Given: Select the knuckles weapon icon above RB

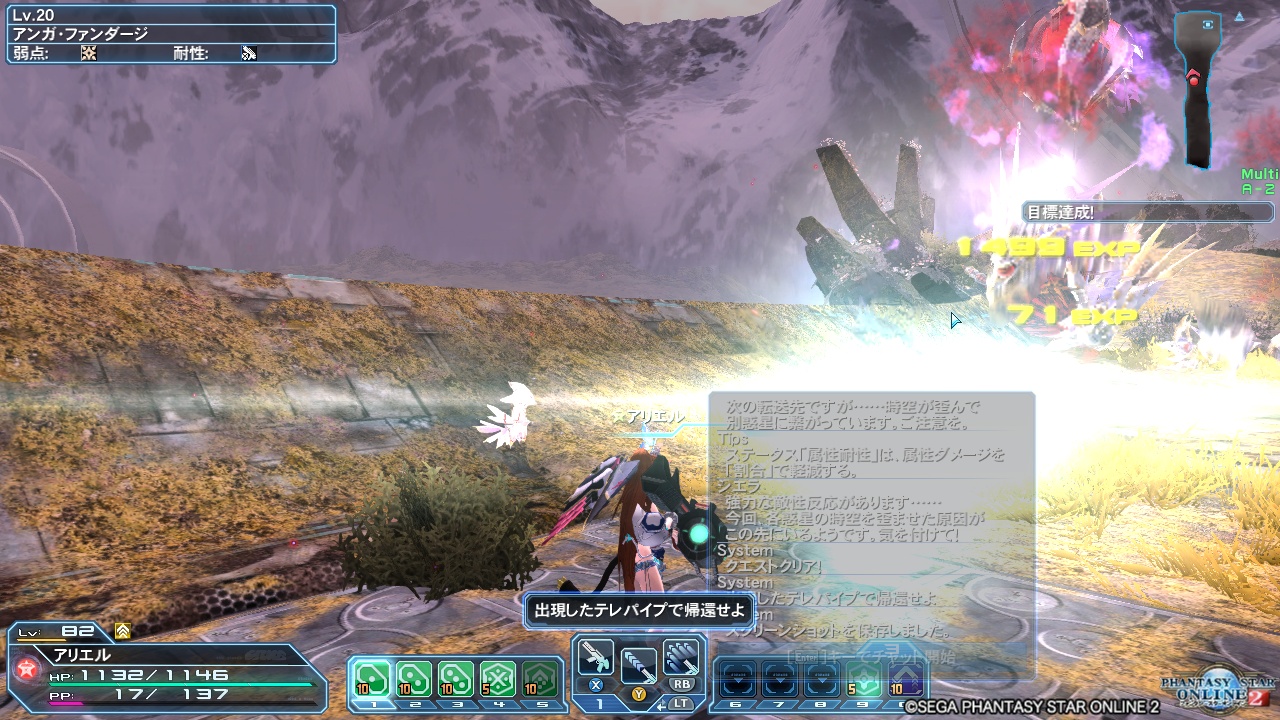Looking at the screenshot, I should (x=681, y=657).
